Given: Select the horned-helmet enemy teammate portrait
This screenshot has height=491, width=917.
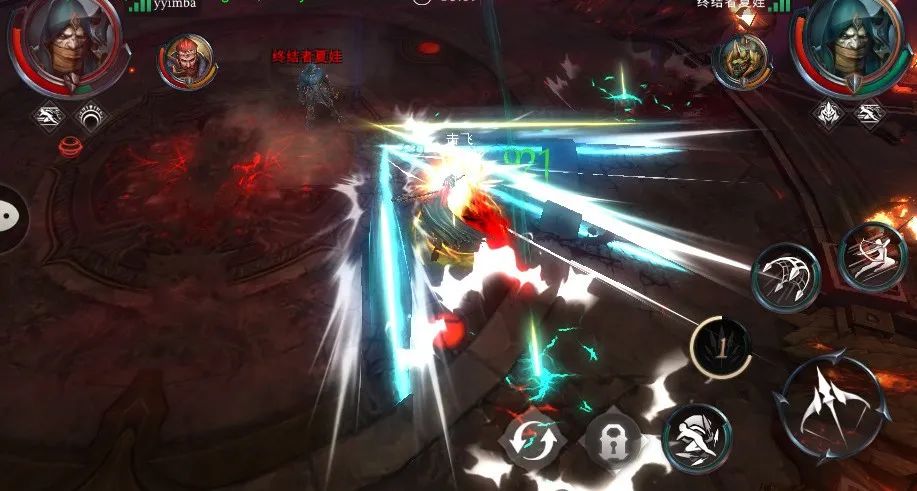Looking at the screenshot, I should tap(741, 61).
